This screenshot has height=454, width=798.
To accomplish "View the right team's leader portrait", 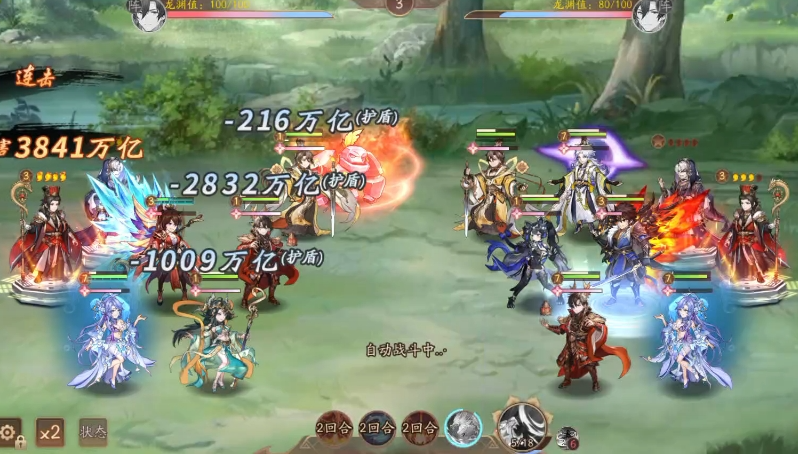I will [651, 14].
